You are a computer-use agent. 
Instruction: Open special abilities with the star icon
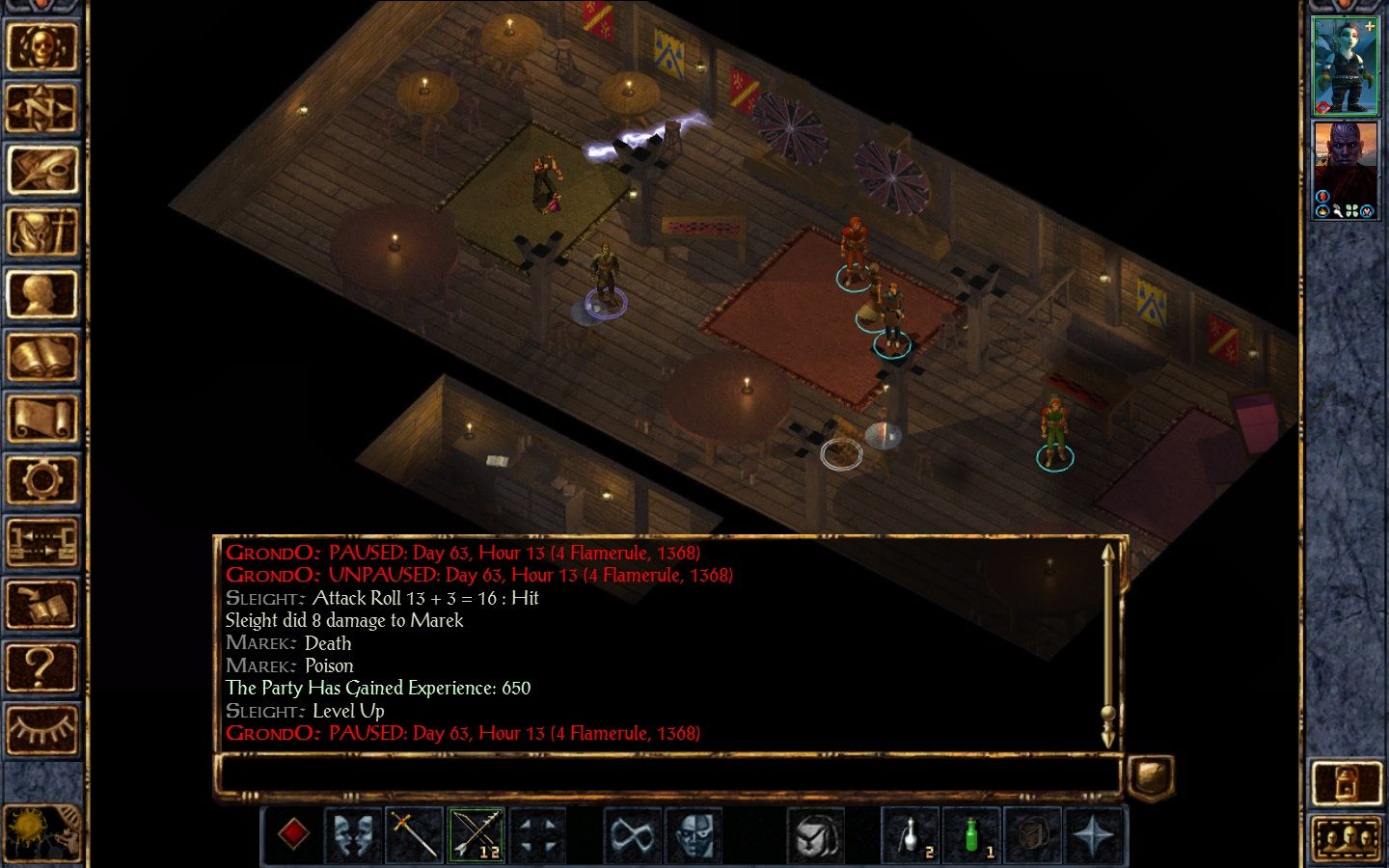[1095, 834]
